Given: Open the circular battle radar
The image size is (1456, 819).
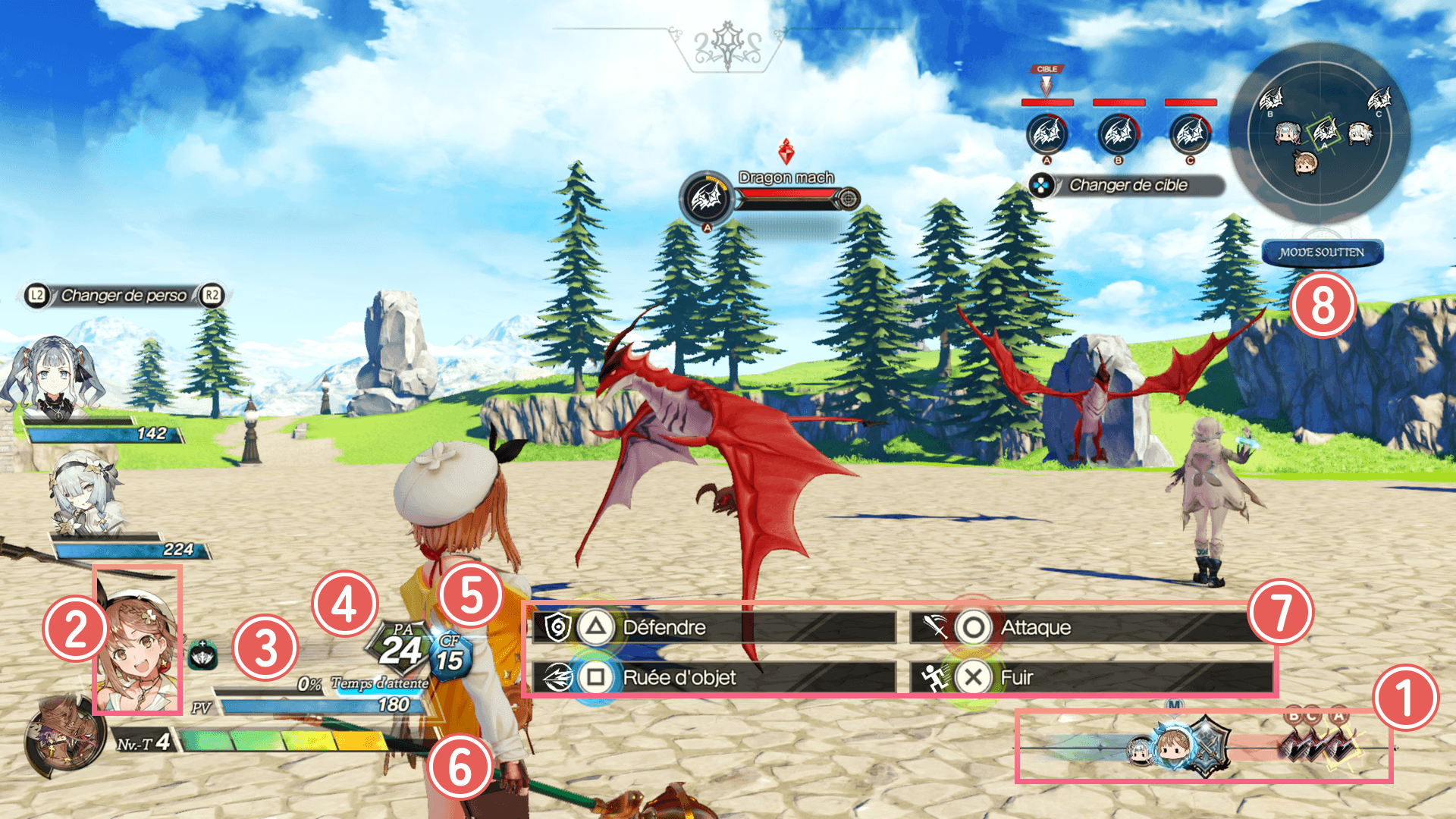Looking at the screenshot, I should [1319, 133].
